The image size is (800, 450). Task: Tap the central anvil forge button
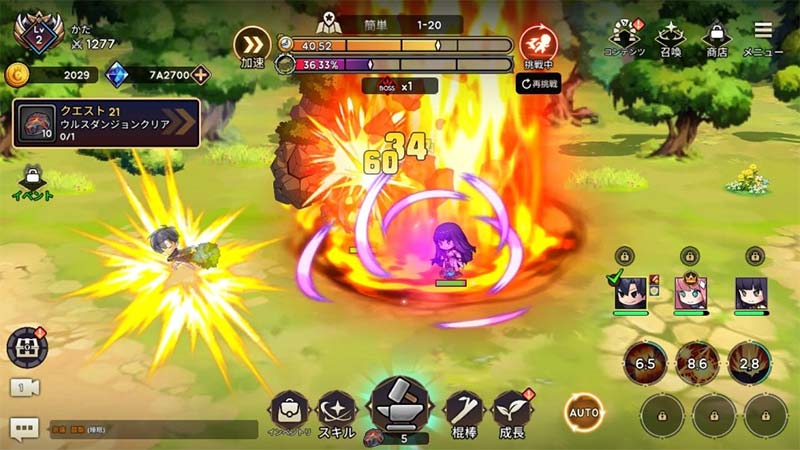[x=399, y=408]
